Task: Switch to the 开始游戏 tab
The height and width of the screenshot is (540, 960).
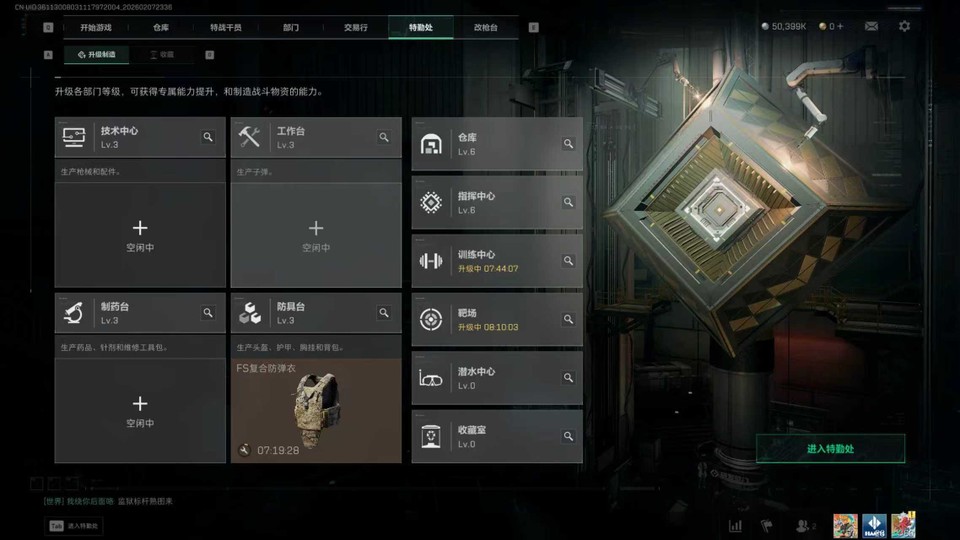Action: coord(96,28)
